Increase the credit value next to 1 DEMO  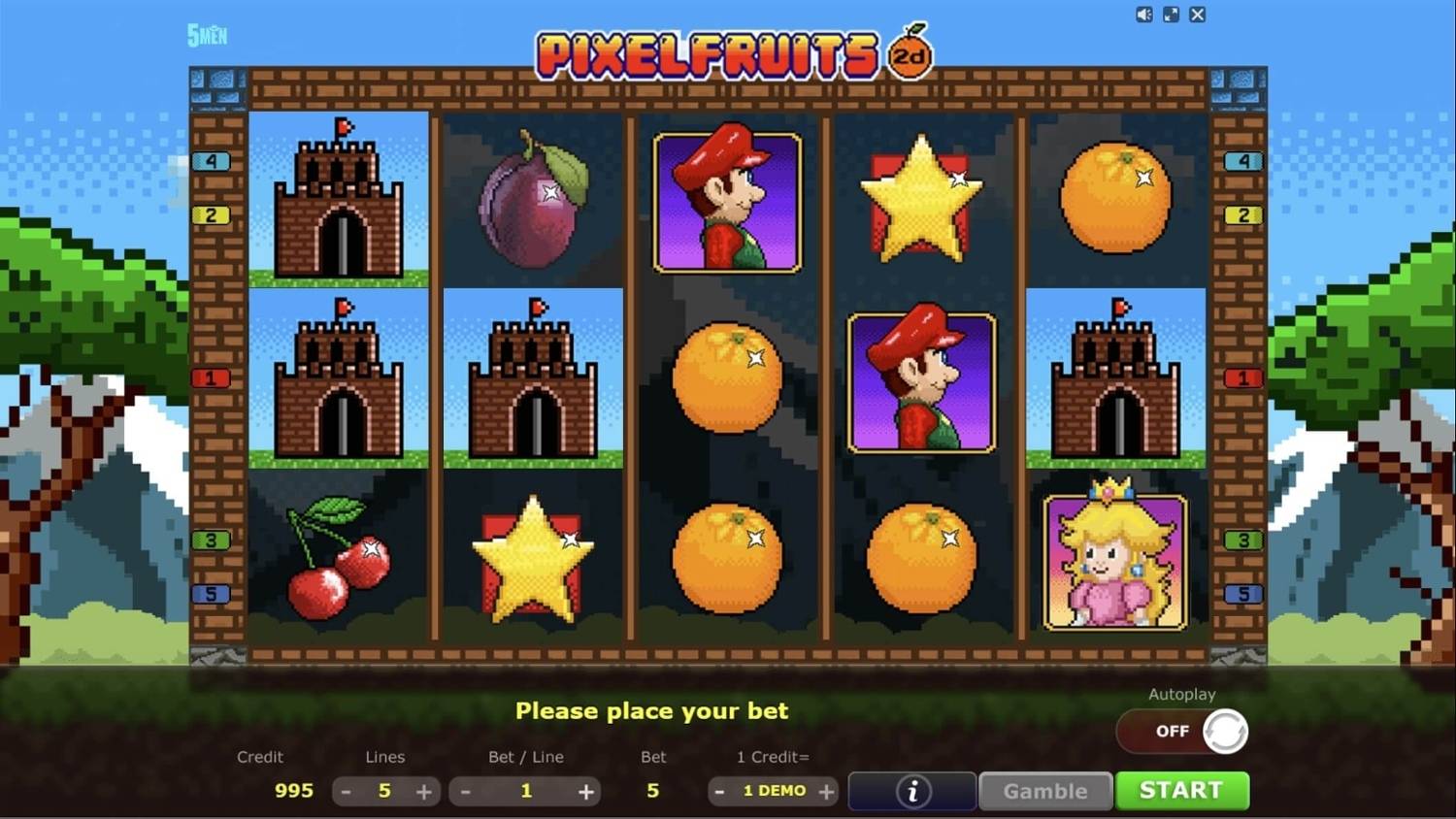(x=828, y=791)
